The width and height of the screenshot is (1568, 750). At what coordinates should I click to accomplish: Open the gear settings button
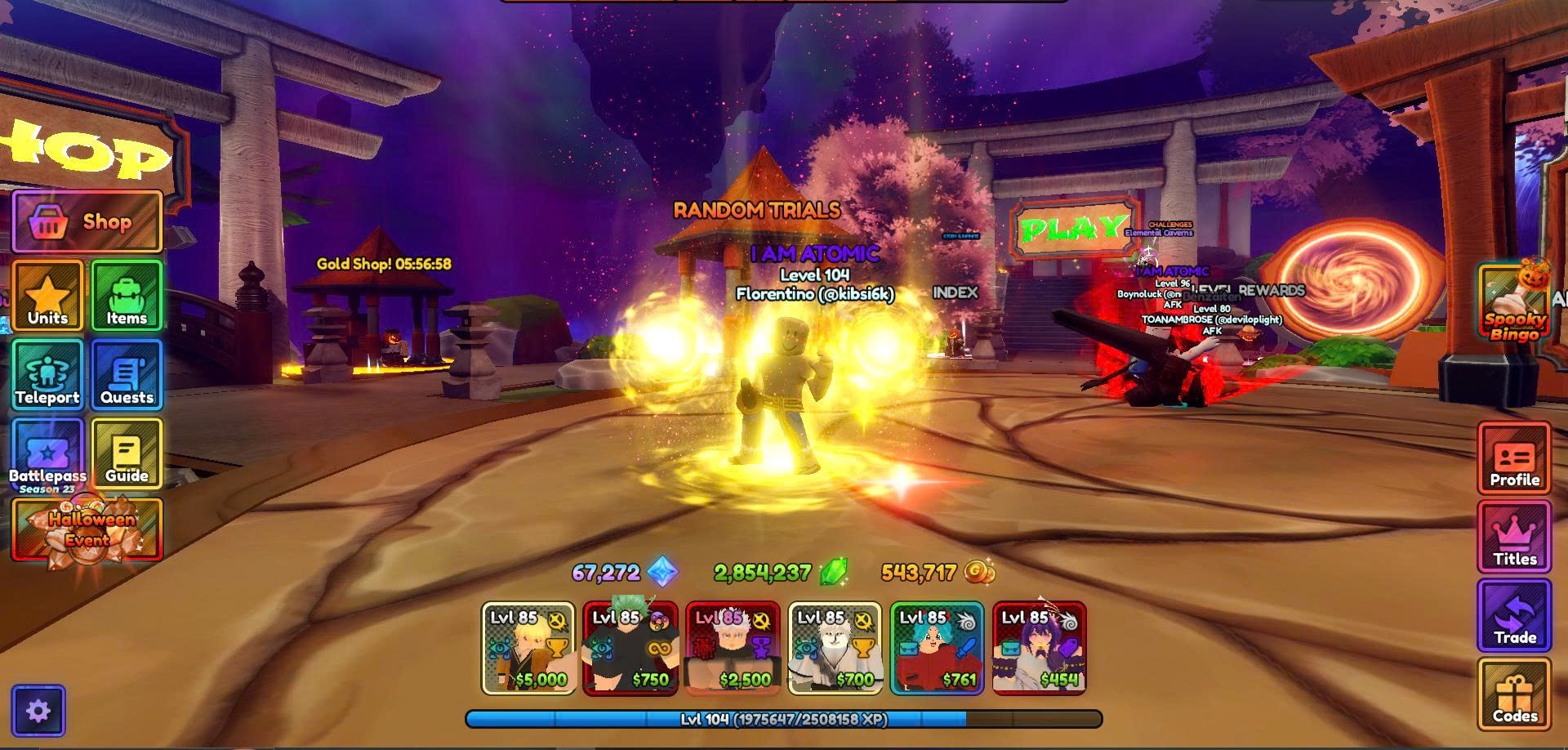tap(38, 711)
